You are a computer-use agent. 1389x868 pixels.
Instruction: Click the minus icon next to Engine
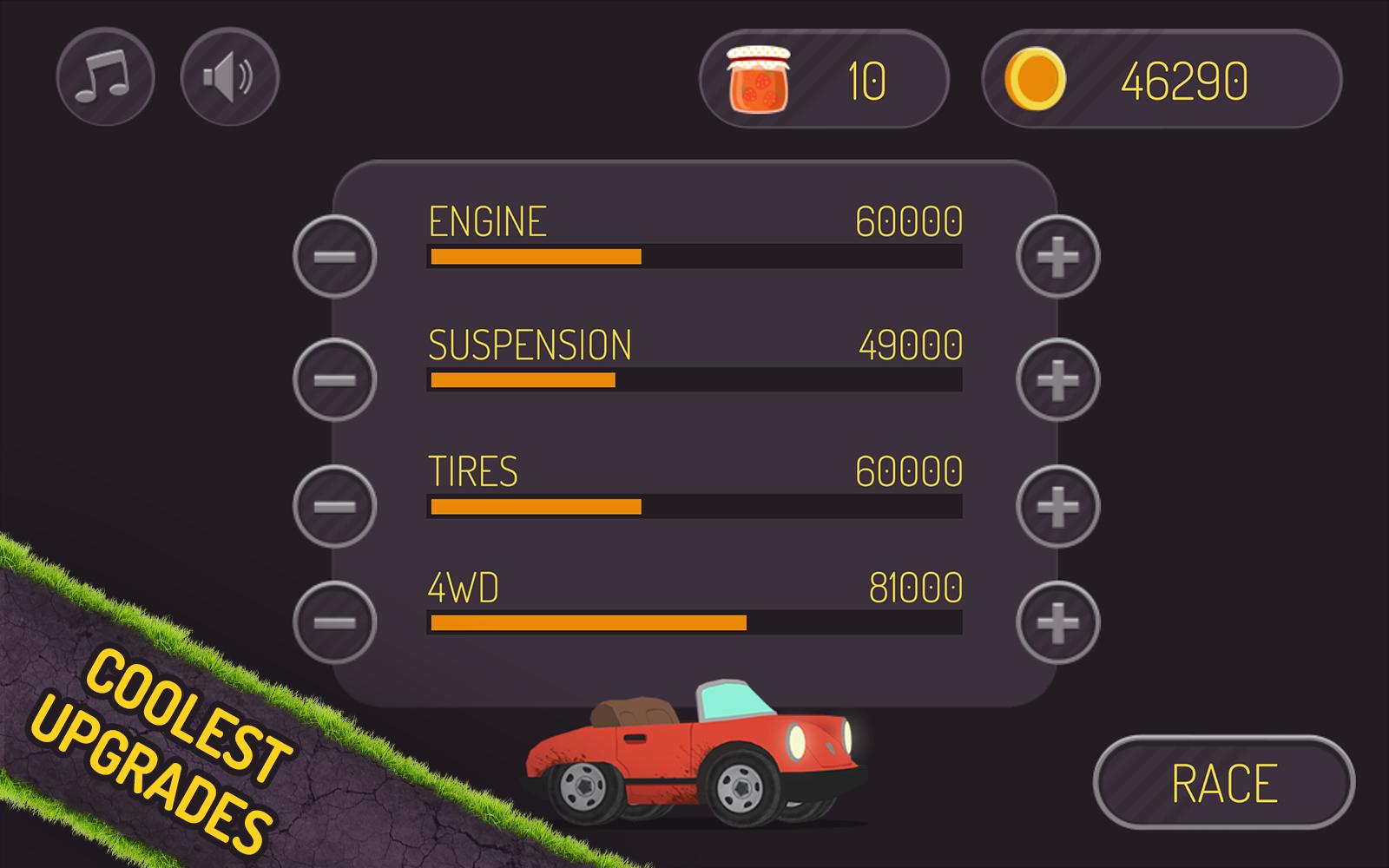pyautogui.click(x=332, y=257)
